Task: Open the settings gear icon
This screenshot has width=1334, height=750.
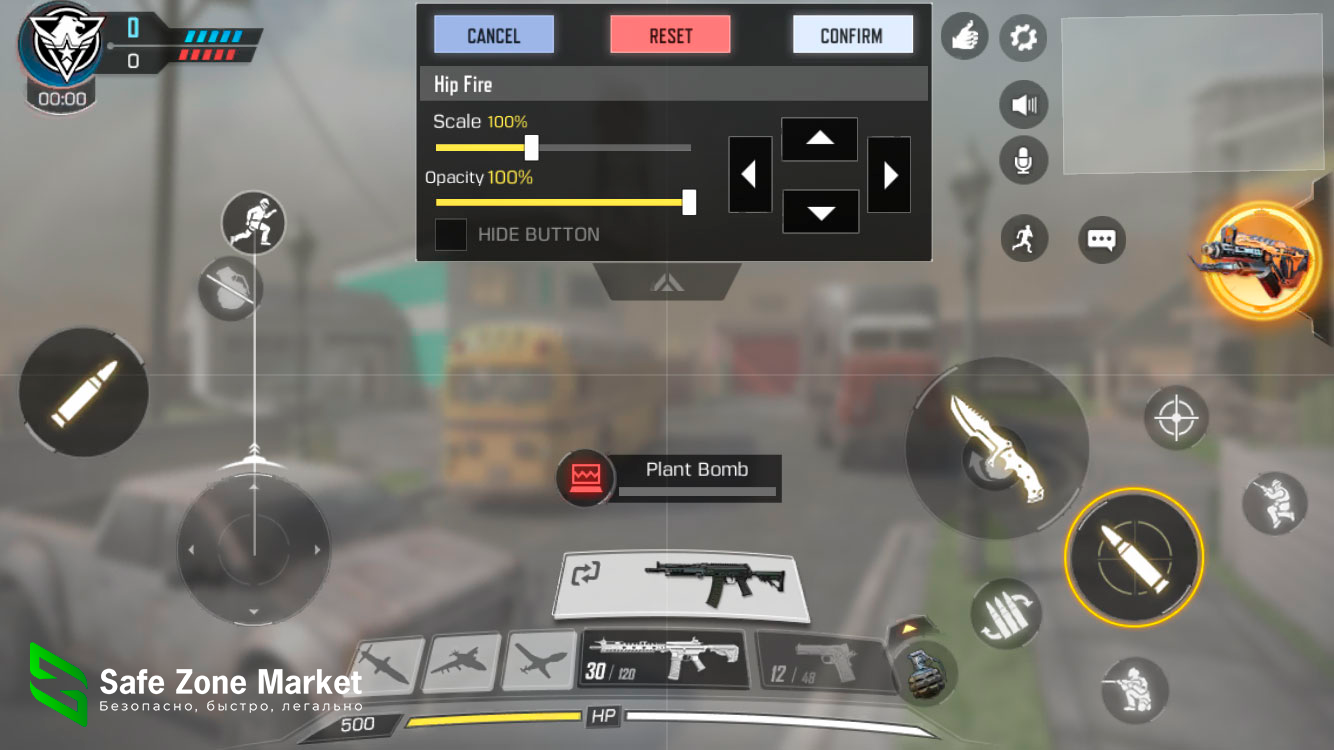Action: click(x=1023, y=38)
